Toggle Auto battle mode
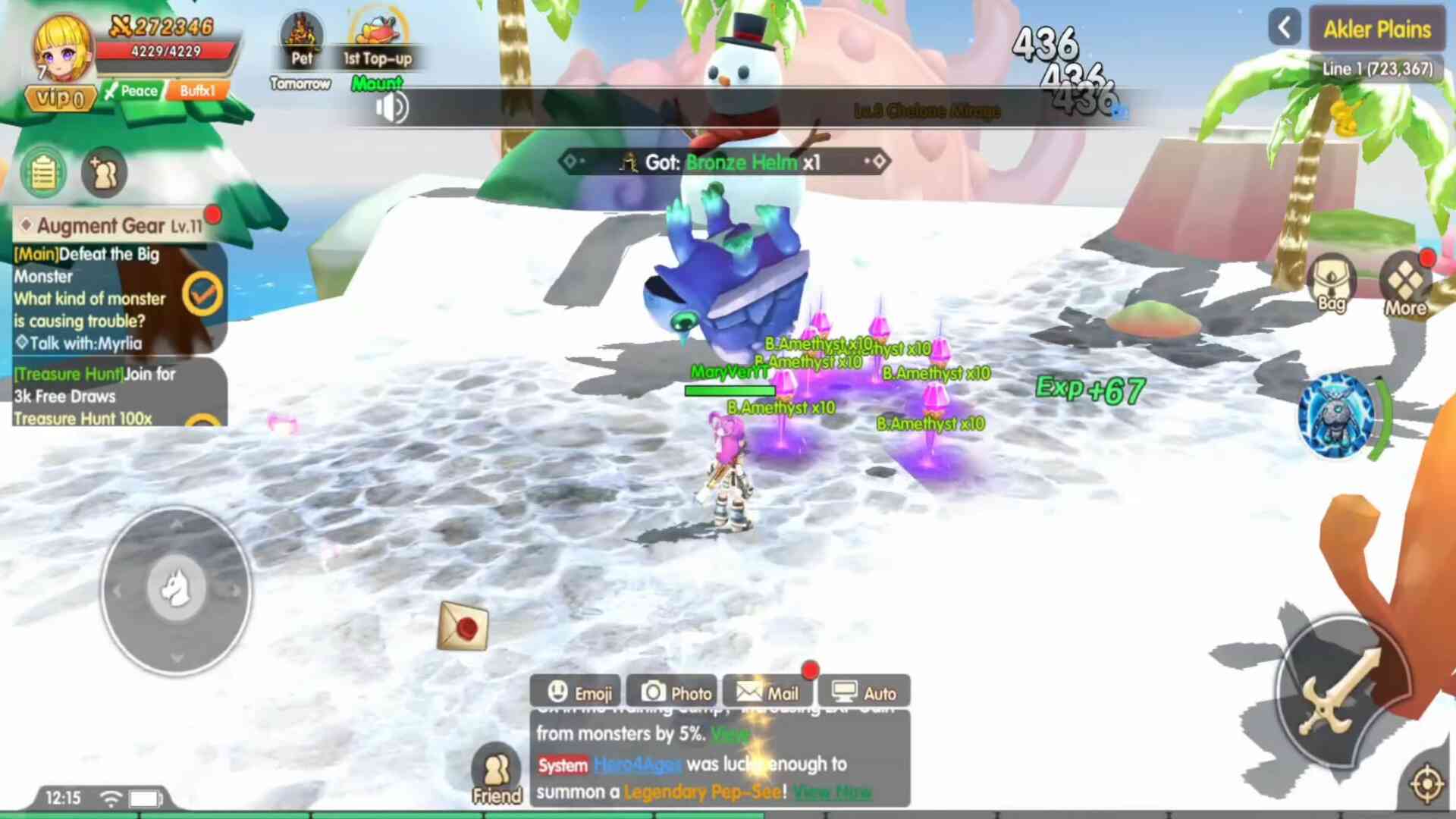 [x=864, y=692]
